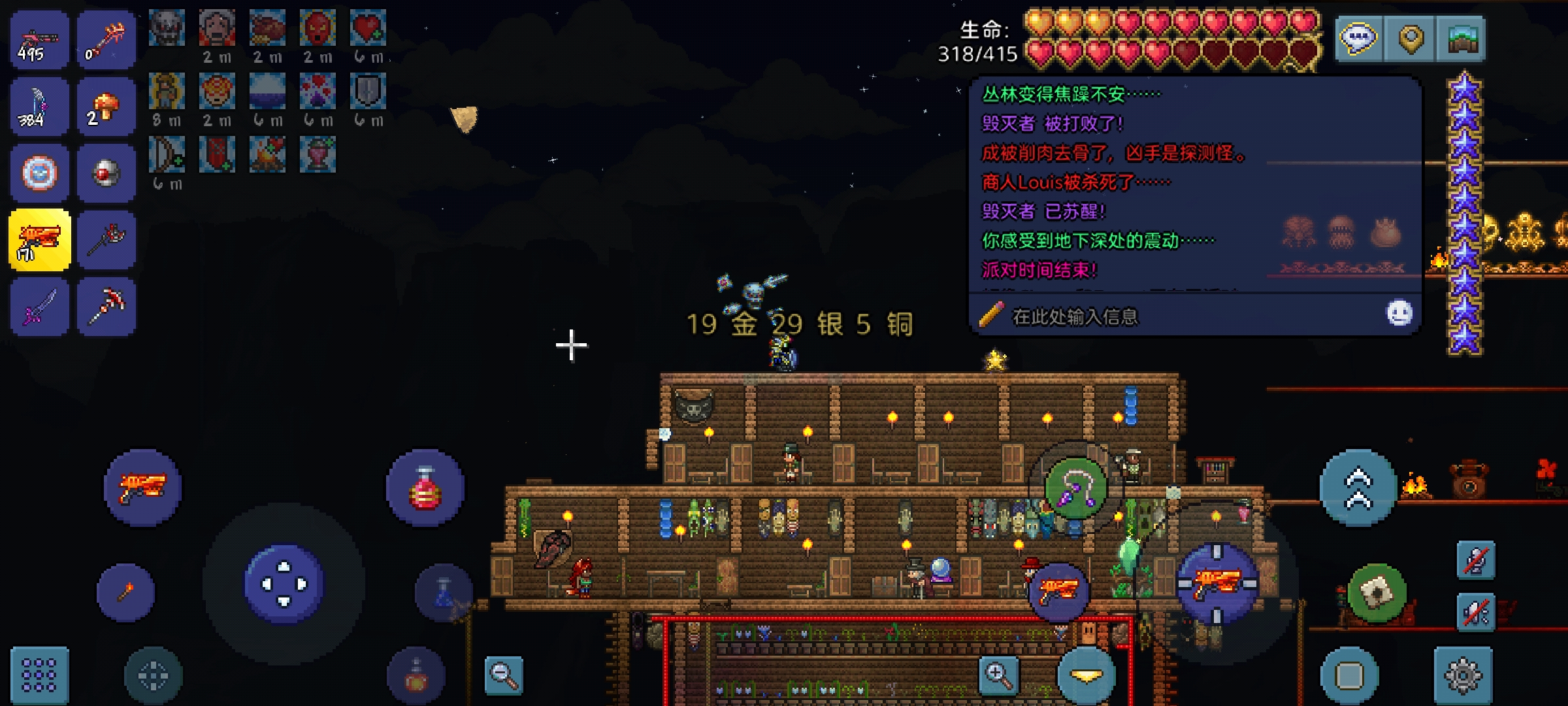This screenshot has height=706, width=1568.
Task: Open the map pin icon
Action: pos(1411,39)
